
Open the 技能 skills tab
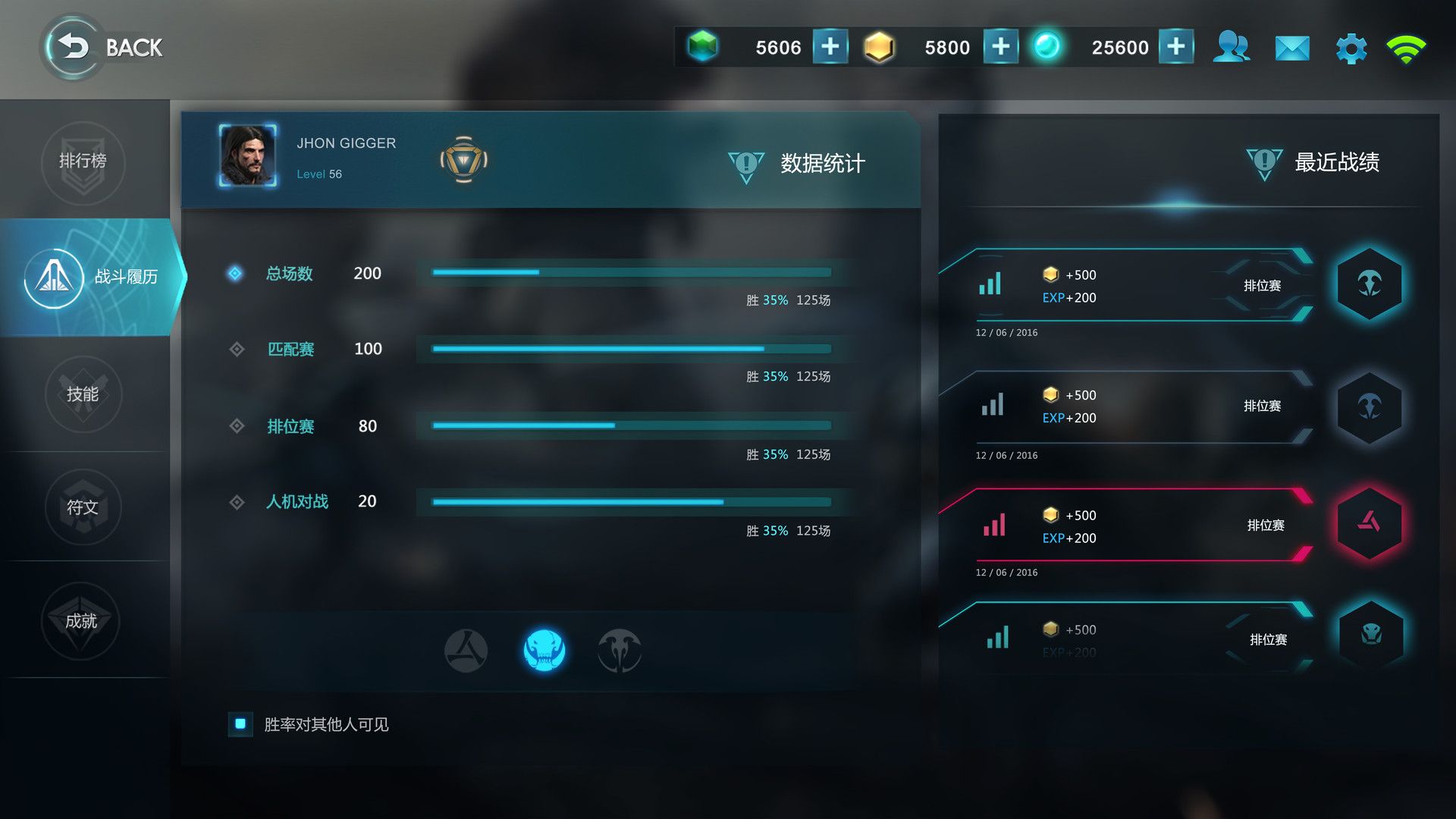83,394
